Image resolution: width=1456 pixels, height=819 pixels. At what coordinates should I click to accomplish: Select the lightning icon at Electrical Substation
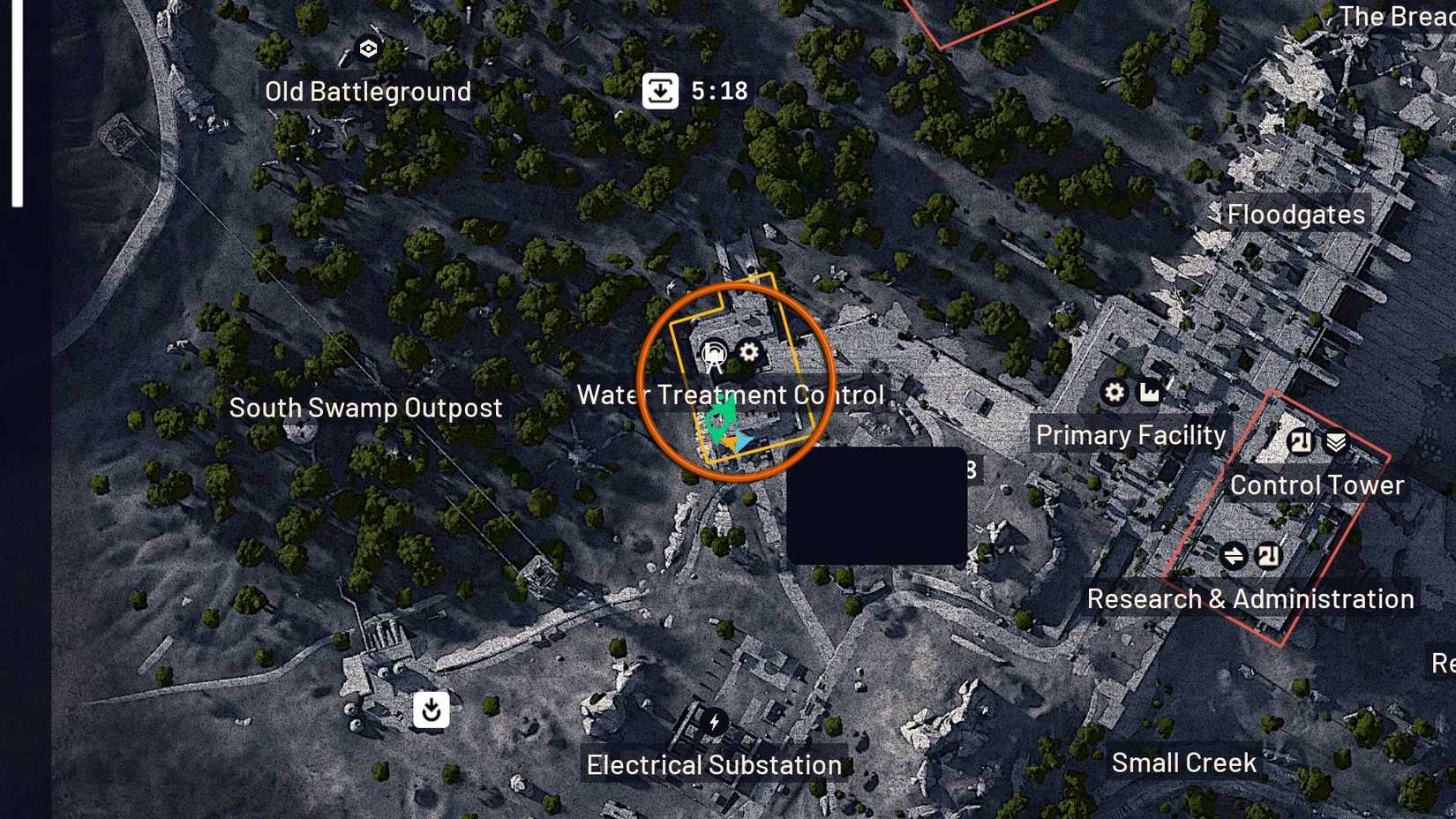[x=713, y=723]
